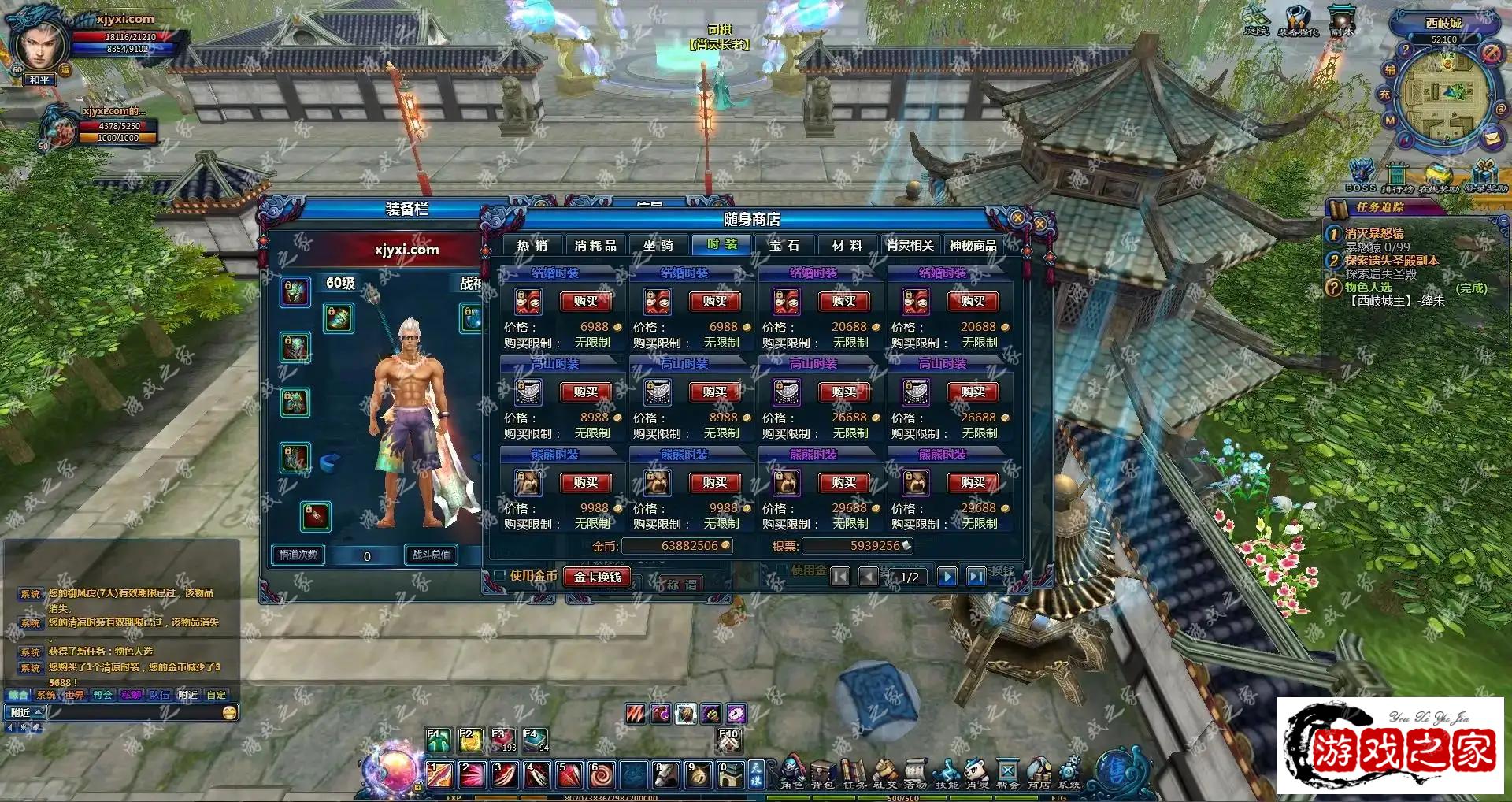
Task: Open the 神秘商品 tab
Action: pyautogui.click(x=973, y=246)
